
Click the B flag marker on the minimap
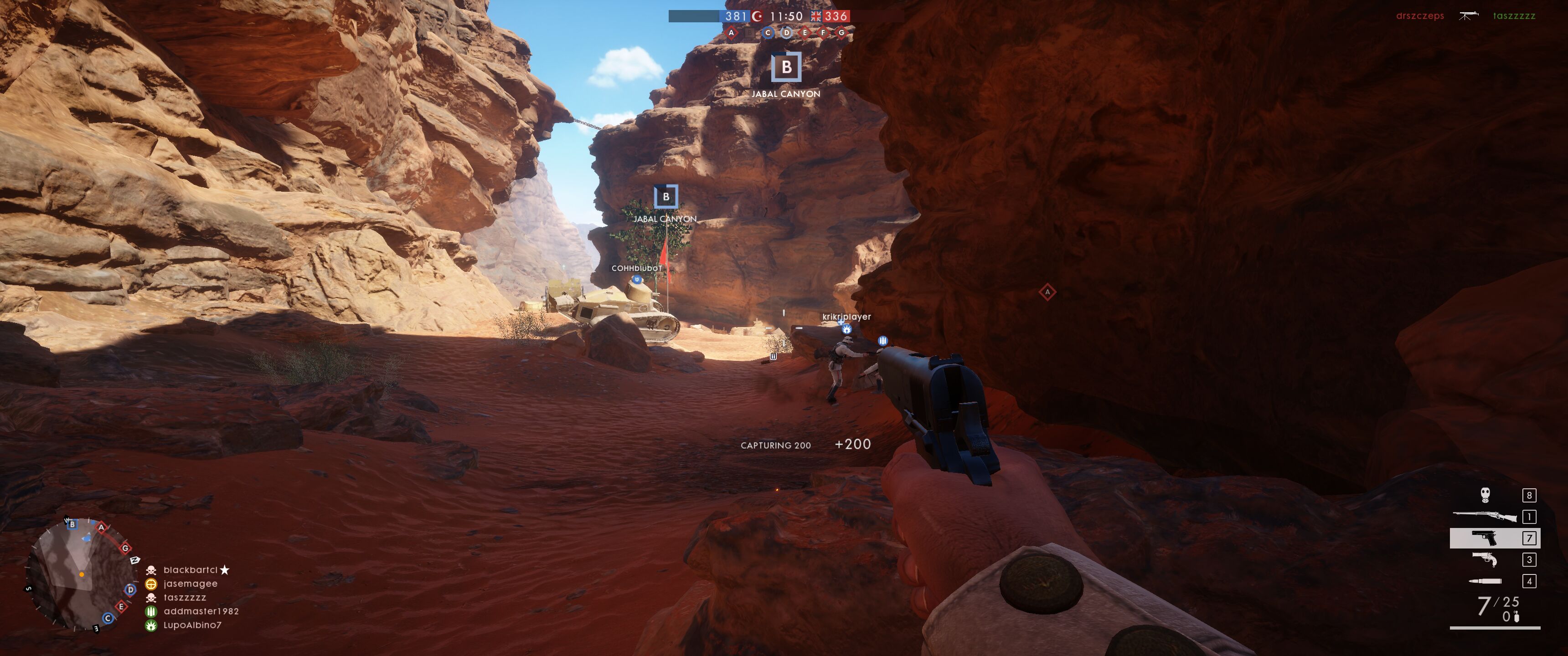click(x=72, y=524)
